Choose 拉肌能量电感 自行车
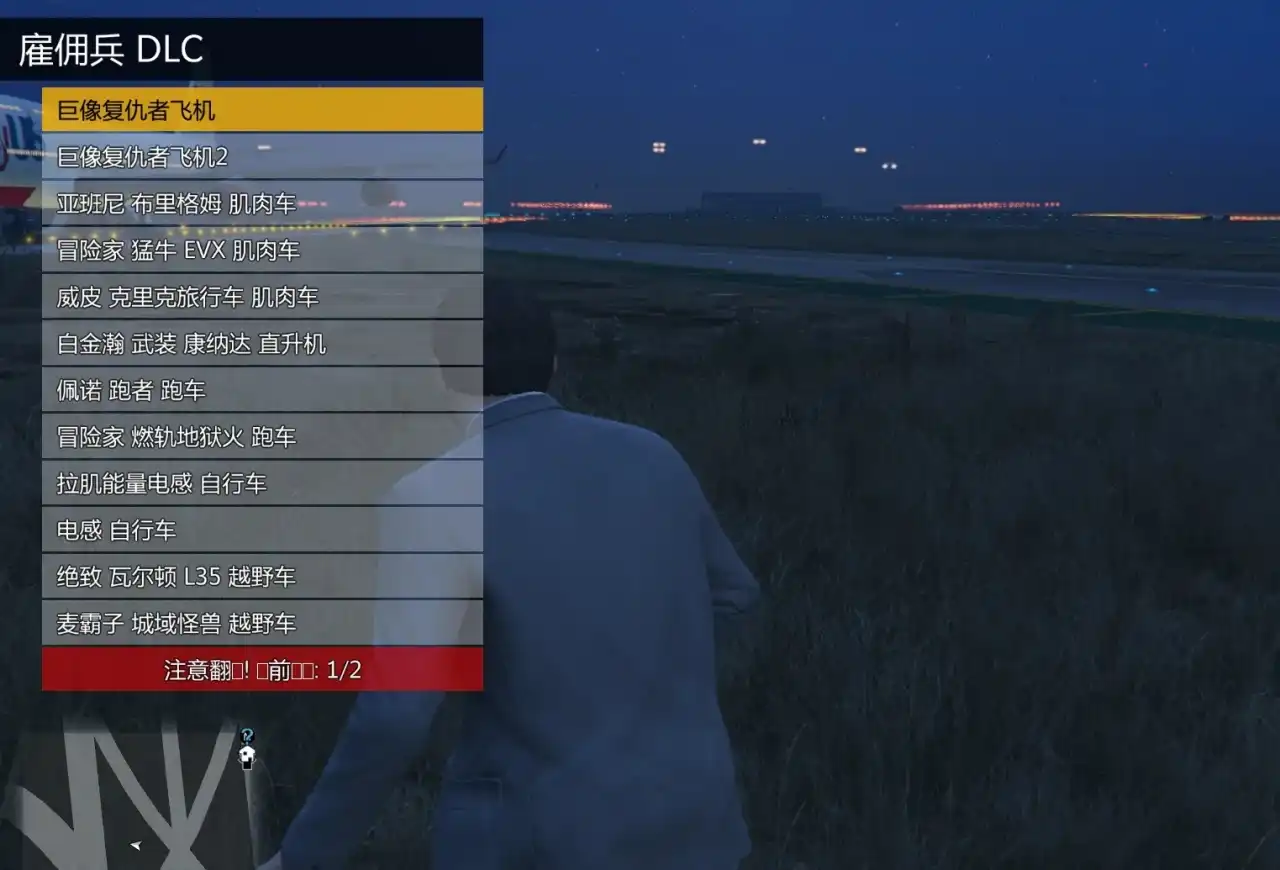The image size is (1280, 870). click(262, 484)
